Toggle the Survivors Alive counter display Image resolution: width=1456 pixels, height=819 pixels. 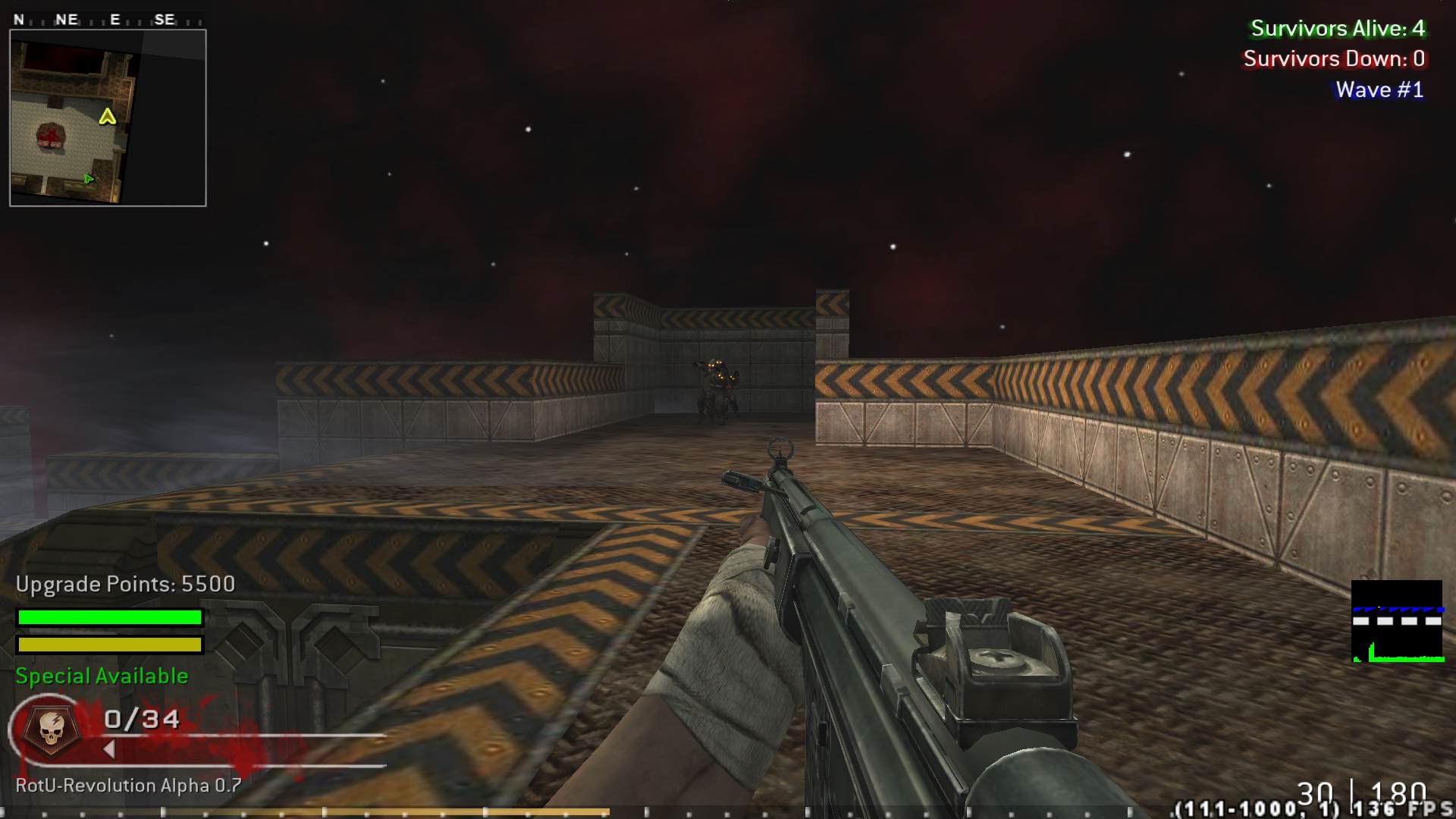point(1338,29)
